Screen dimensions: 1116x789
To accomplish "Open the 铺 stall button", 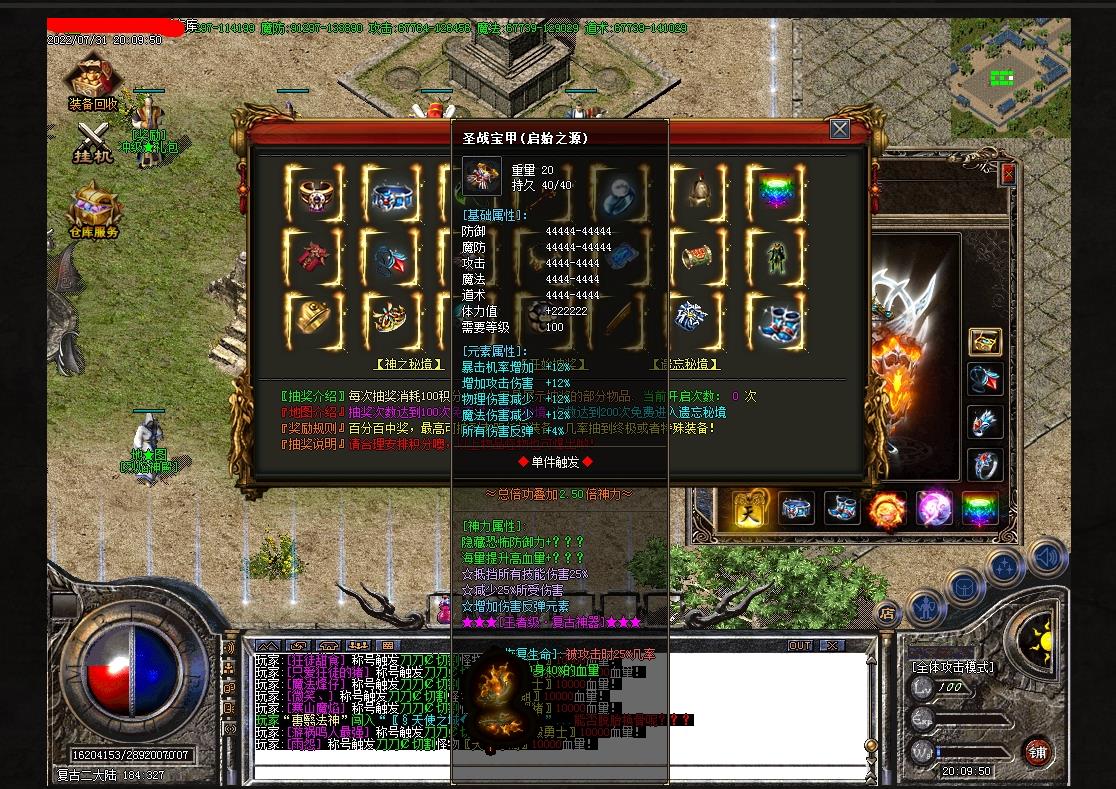I will 1038,752.
